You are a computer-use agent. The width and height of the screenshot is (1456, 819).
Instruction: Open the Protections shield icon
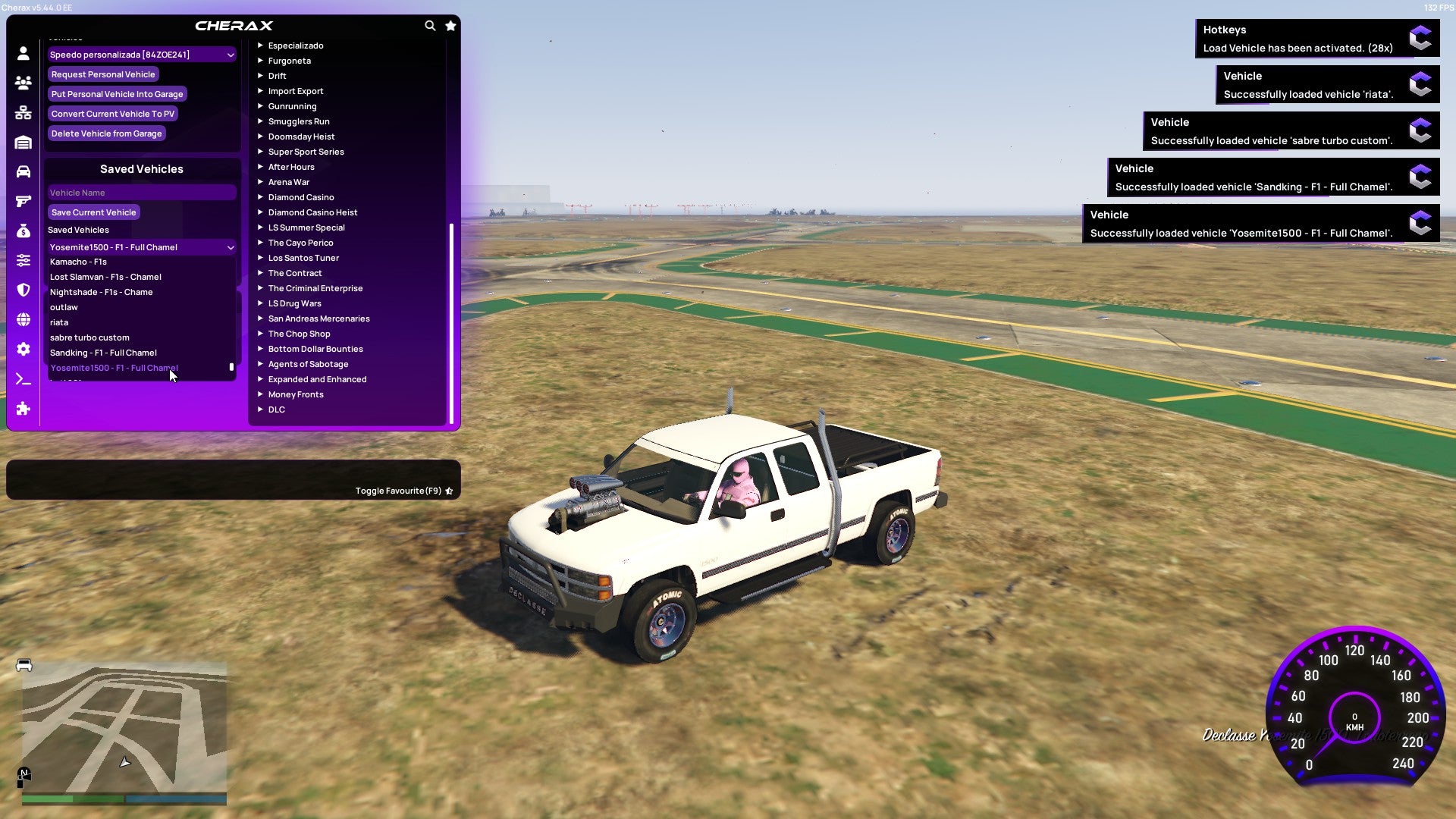click(23, 288)
